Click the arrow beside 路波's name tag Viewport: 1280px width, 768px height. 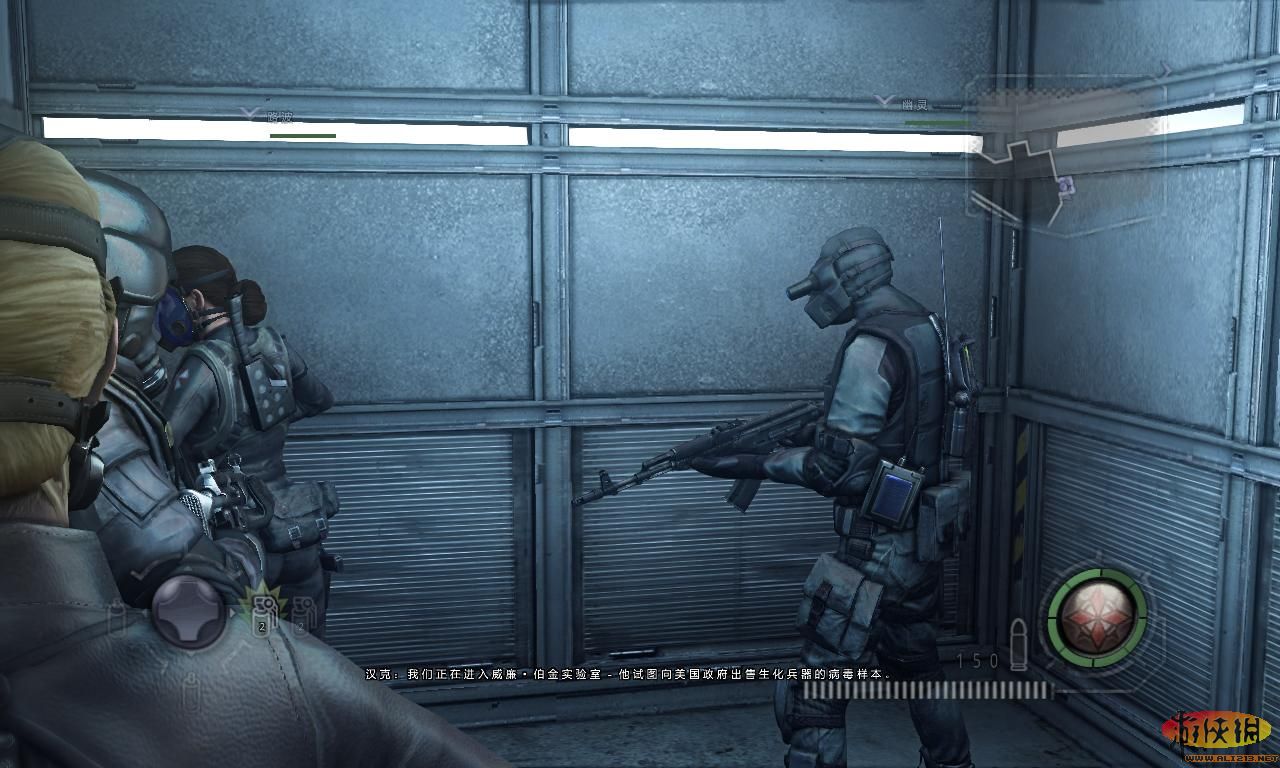point(249,113)
